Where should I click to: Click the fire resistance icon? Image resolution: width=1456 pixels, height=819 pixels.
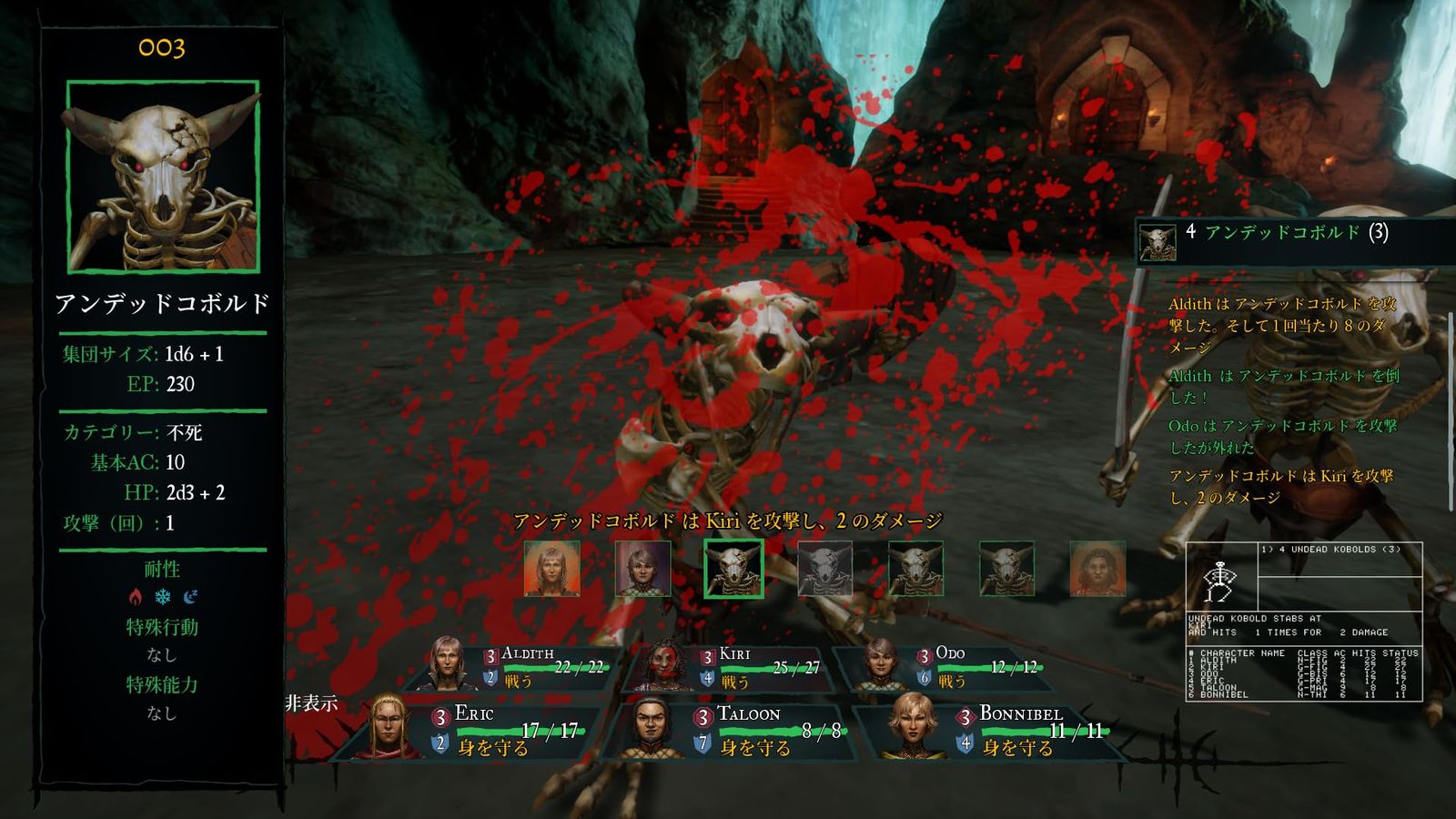pyautogui.click(x=136, y=597)
